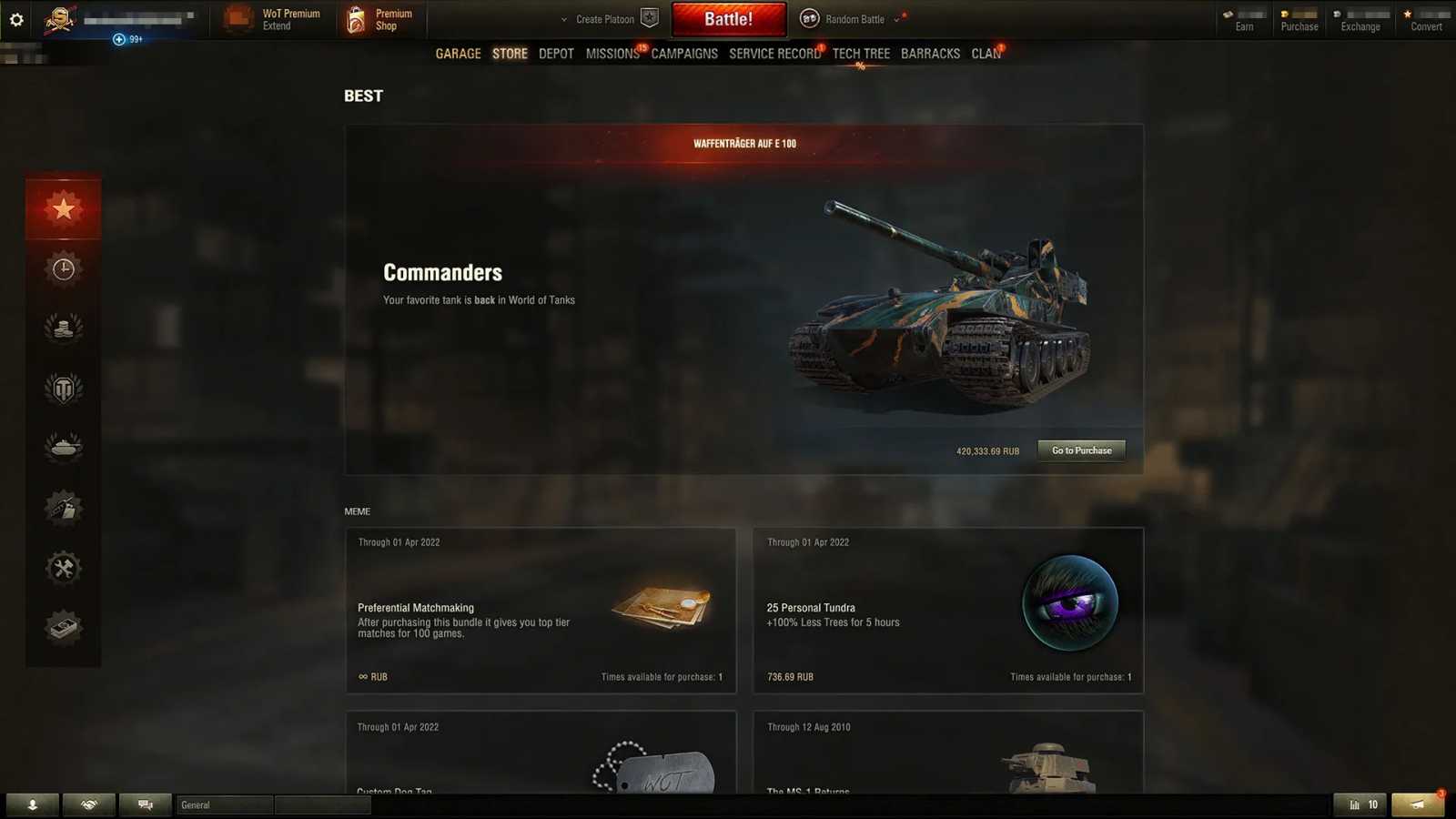1456x819 pixels.
Task: Open the Premium Shop flask icon
Action: [x=354, y=18]
